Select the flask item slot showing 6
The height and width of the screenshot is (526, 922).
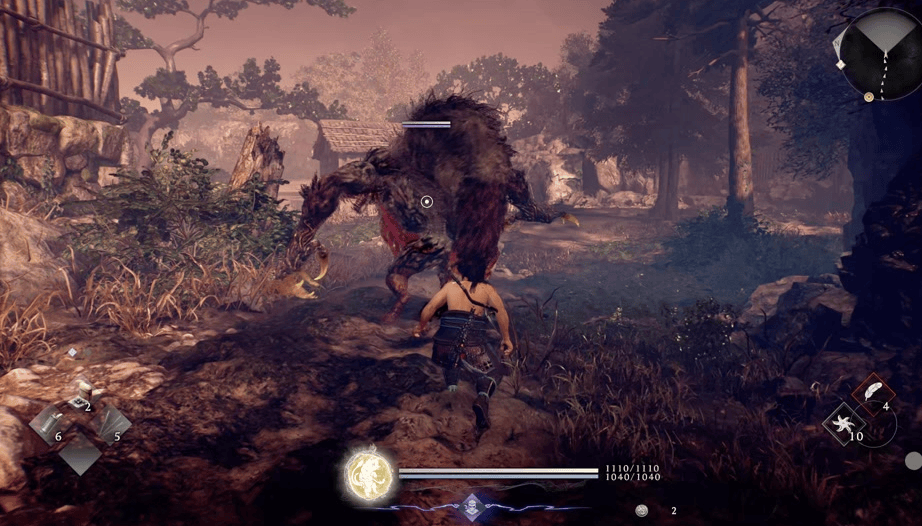48,423
